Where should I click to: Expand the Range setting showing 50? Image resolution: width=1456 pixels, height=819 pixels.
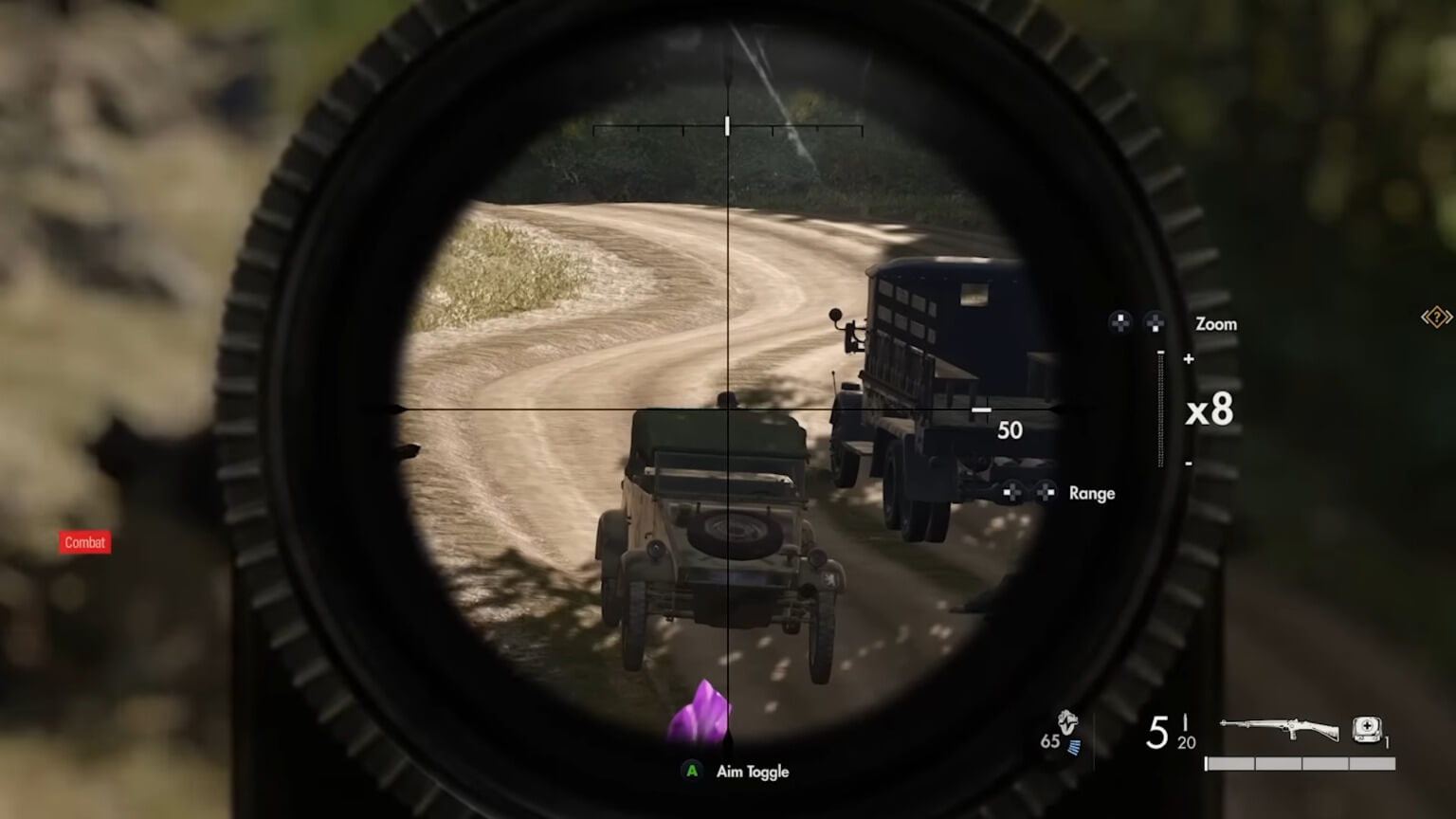pyautogui.click(x=1009, y=429)
